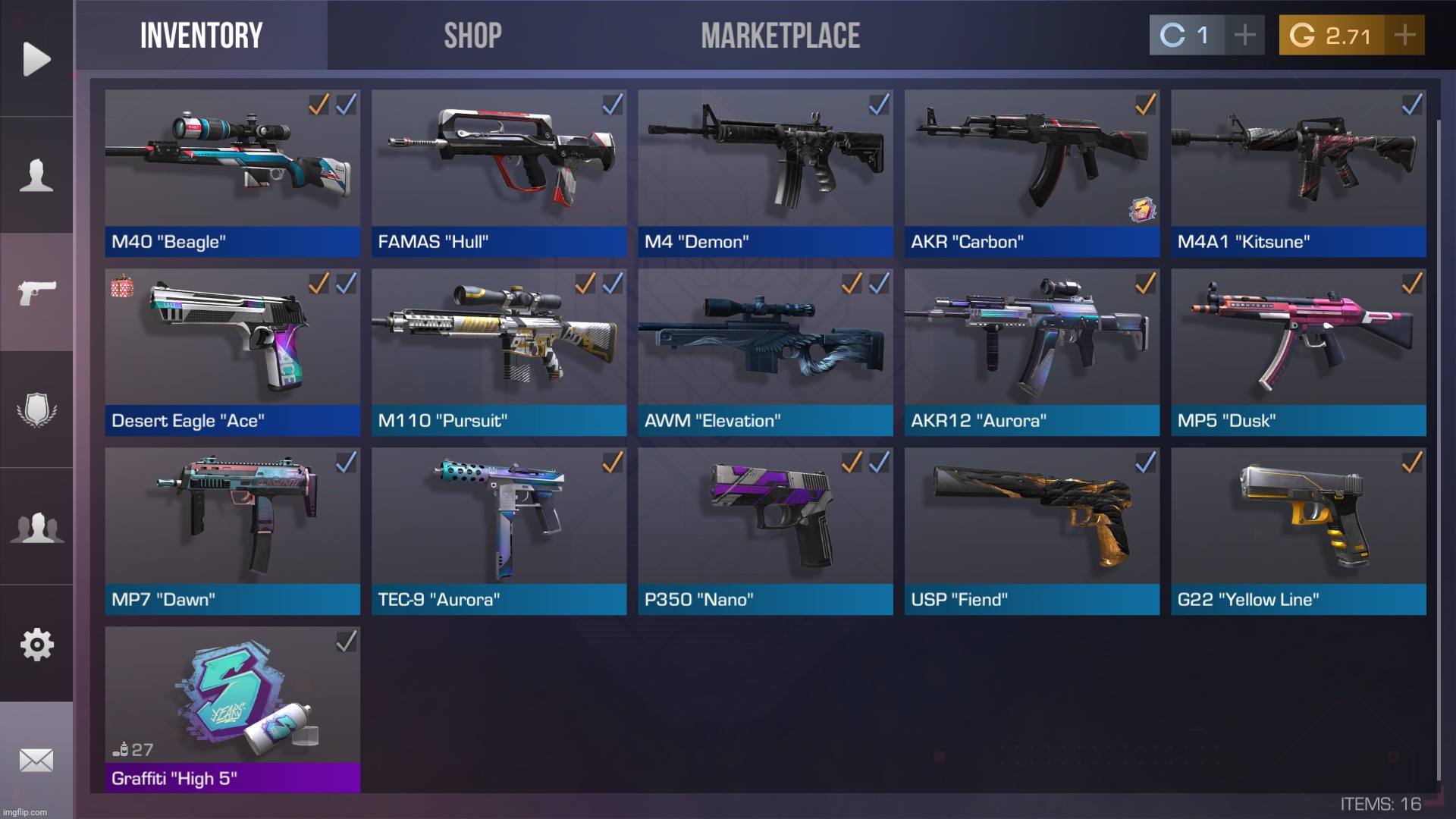Add more gold with plus button
This screenshot has height=819, width=1456.
pyautogui.click(x=1404, y=35)
